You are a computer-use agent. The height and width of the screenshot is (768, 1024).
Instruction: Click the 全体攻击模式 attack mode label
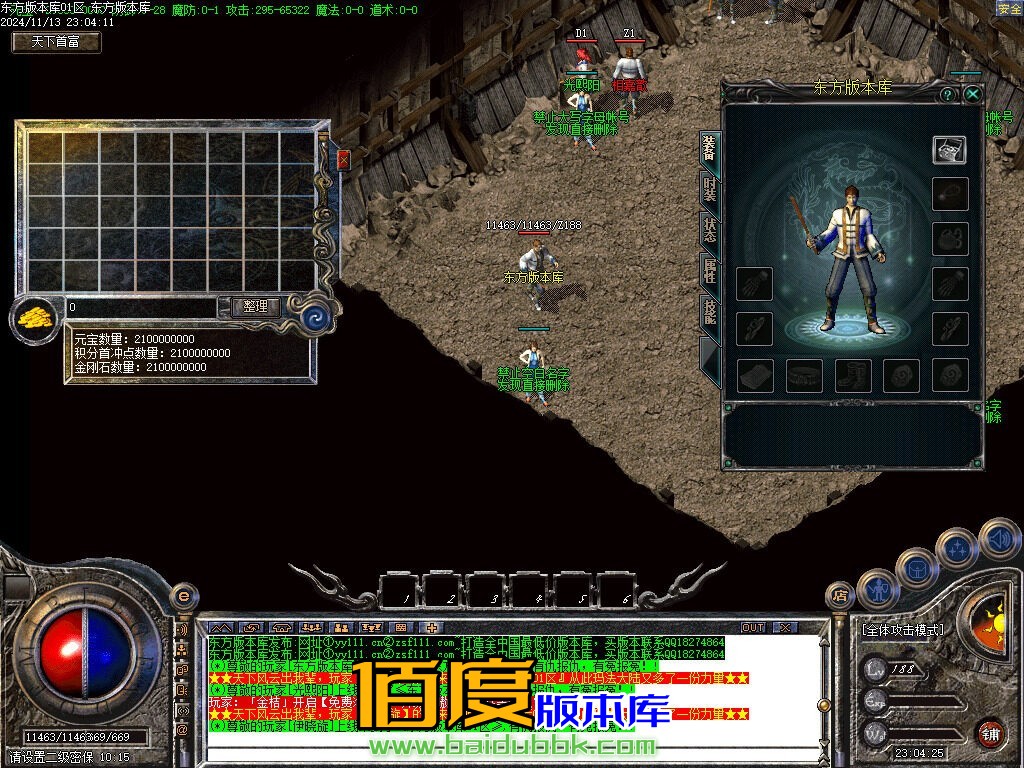902,630
